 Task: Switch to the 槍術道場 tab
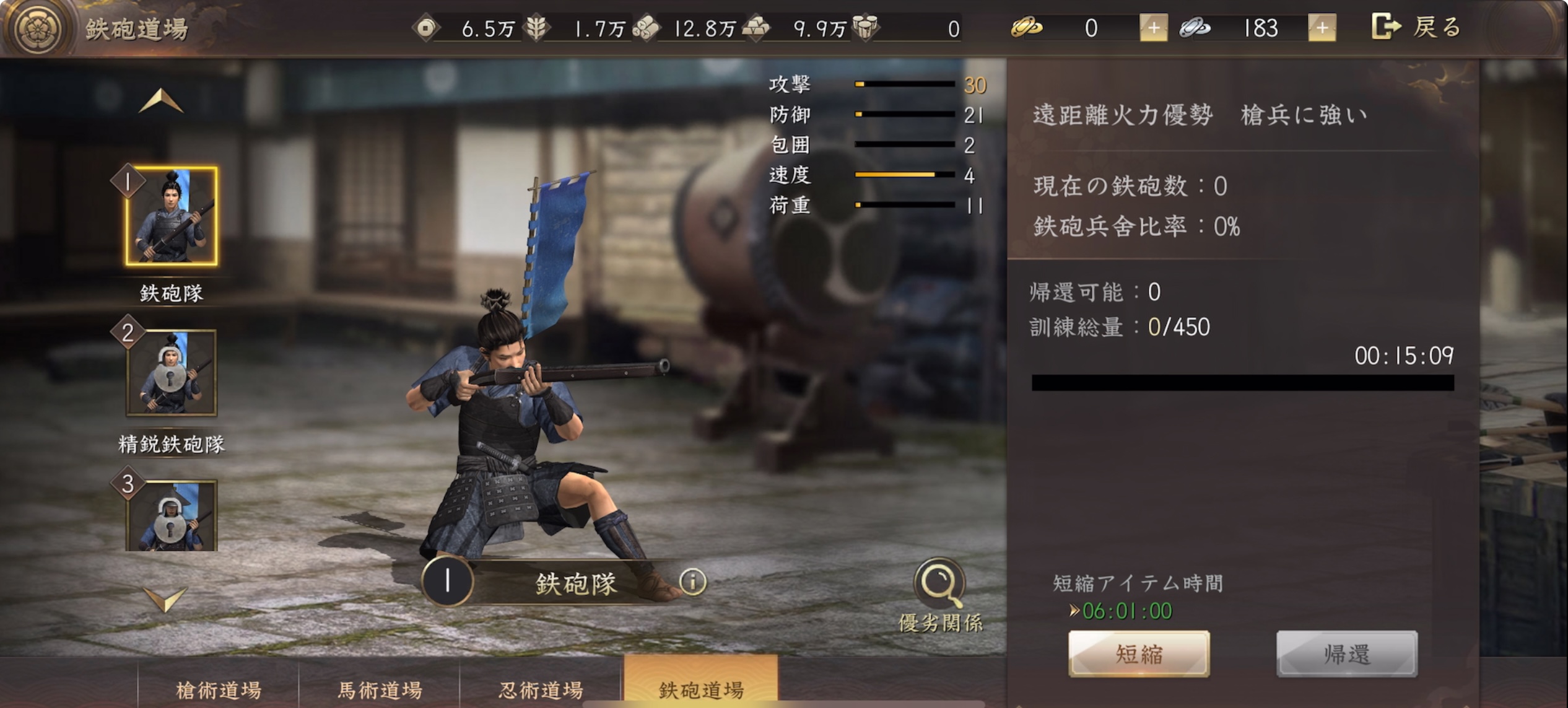218,689
